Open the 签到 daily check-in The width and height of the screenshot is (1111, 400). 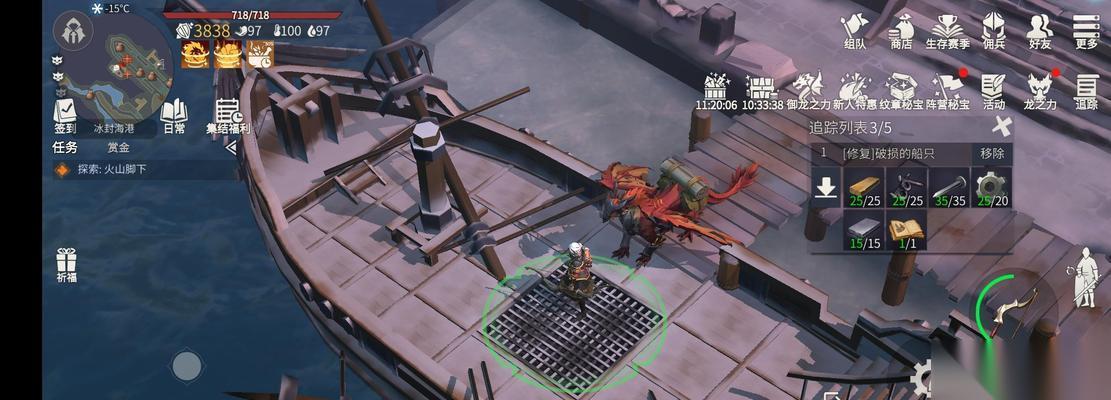65,115
